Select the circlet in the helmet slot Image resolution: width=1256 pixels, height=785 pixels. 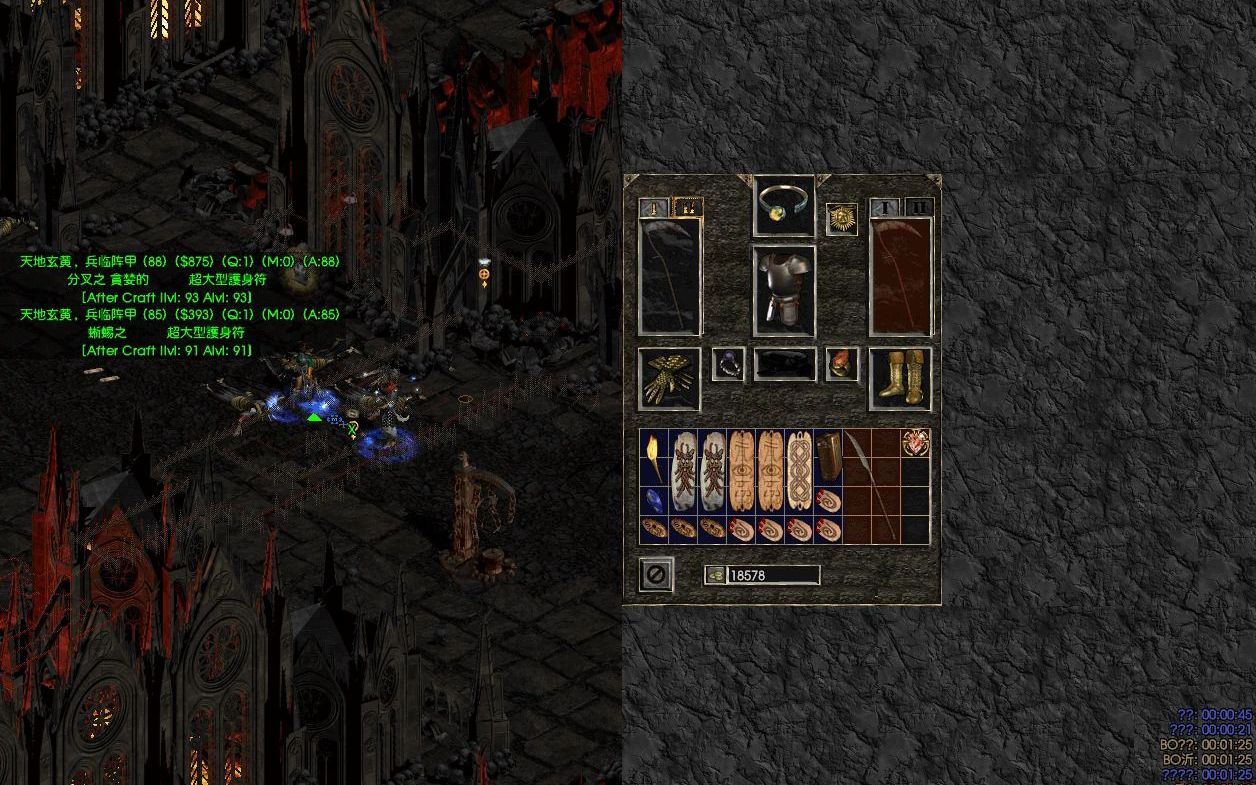pos(783,204)
